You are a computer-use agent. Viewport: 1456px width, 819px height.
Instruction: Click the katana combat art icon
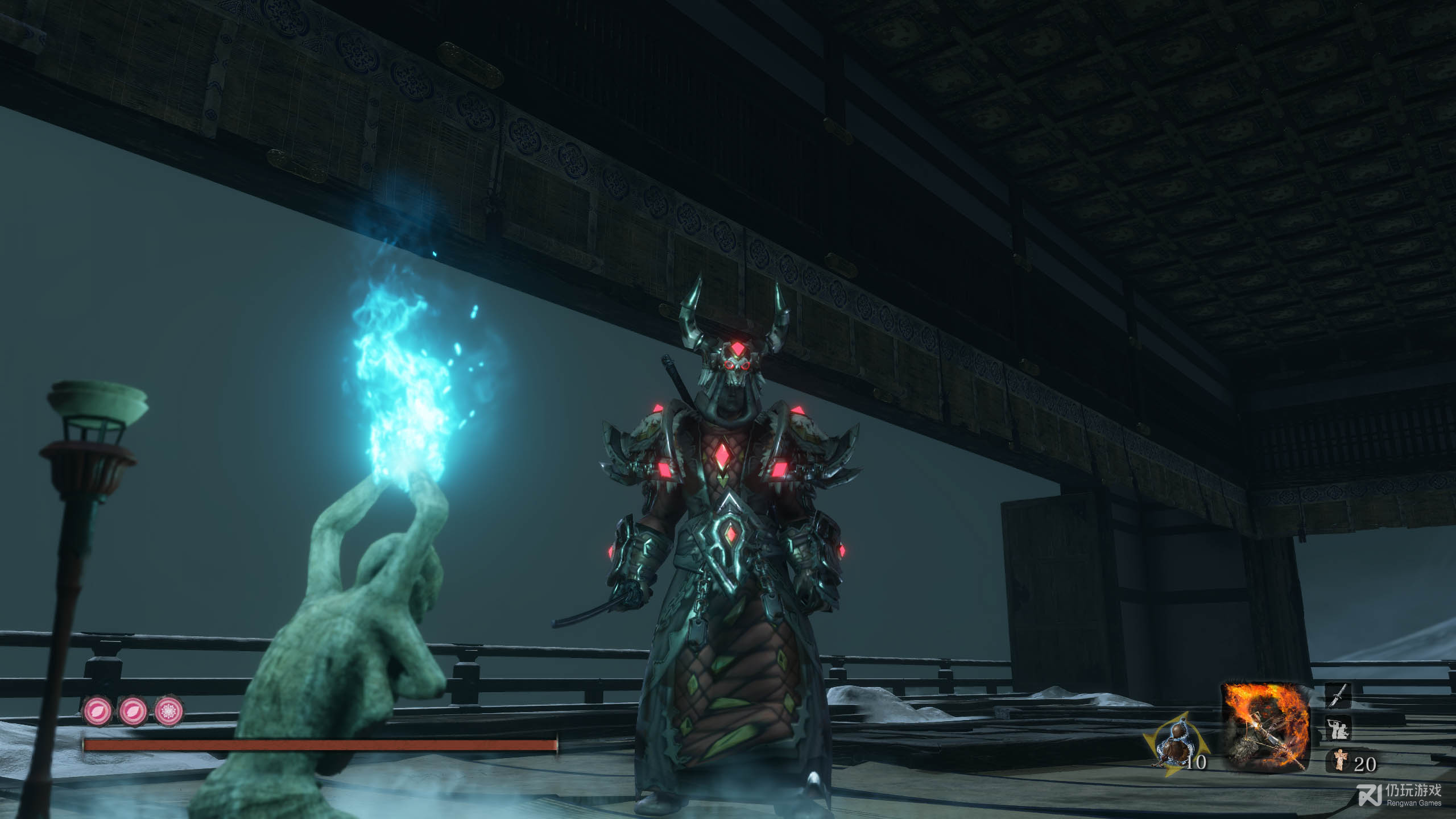pos(1339,696)
